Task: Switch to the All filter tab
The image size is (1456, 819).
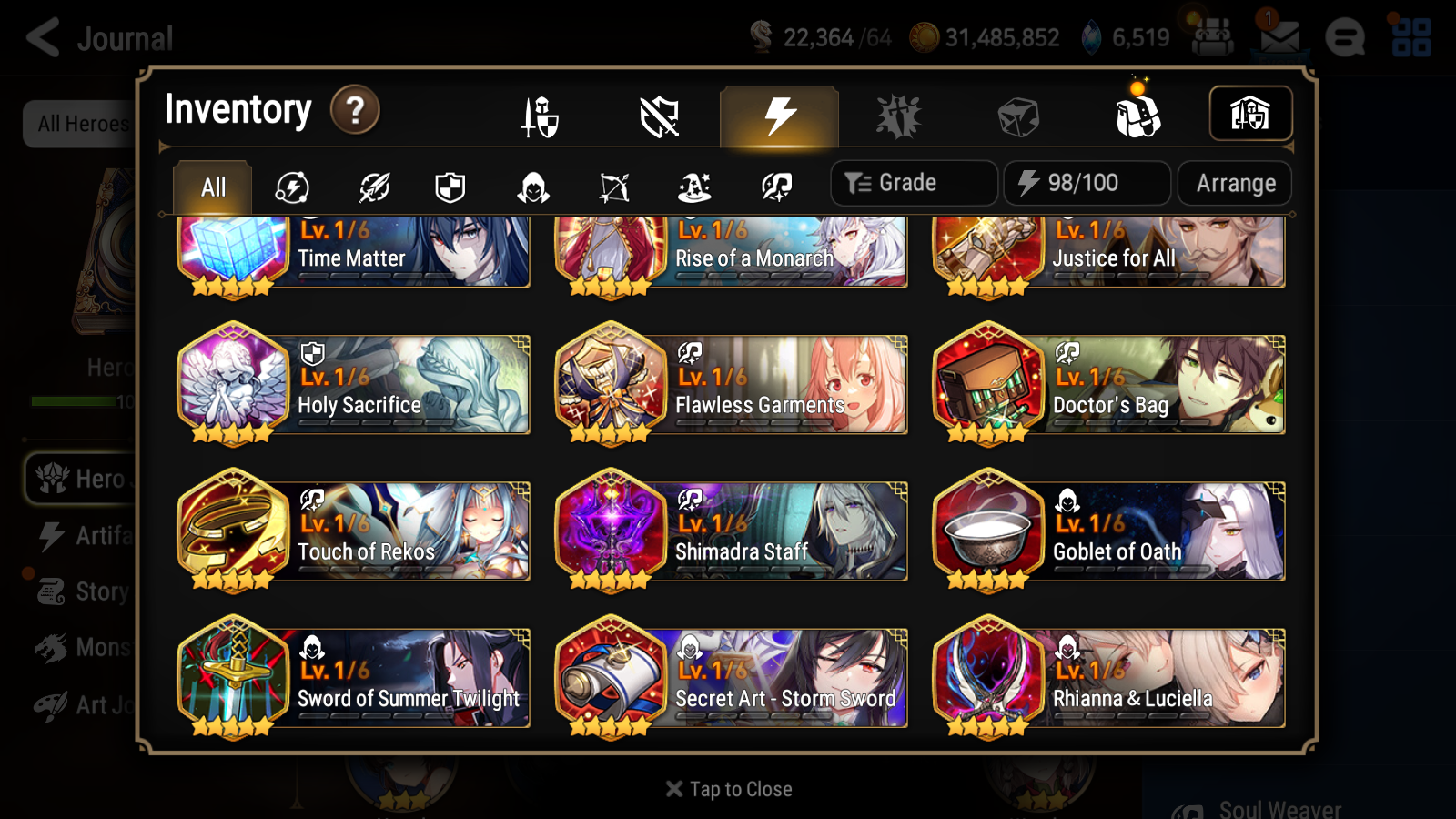Action: [211, 187]
